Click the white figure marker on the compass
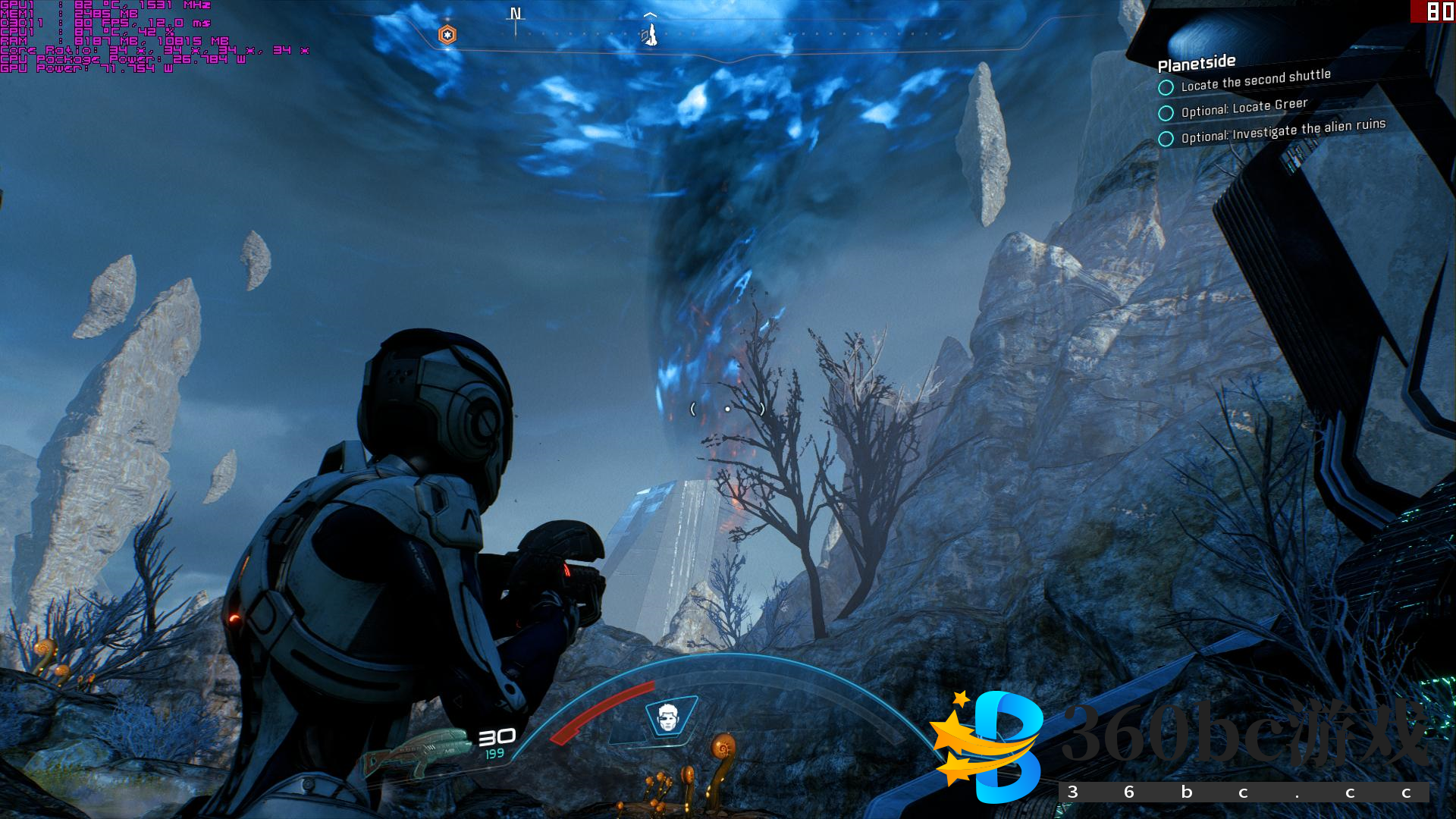1456x819 pixels. coord(650,34)
